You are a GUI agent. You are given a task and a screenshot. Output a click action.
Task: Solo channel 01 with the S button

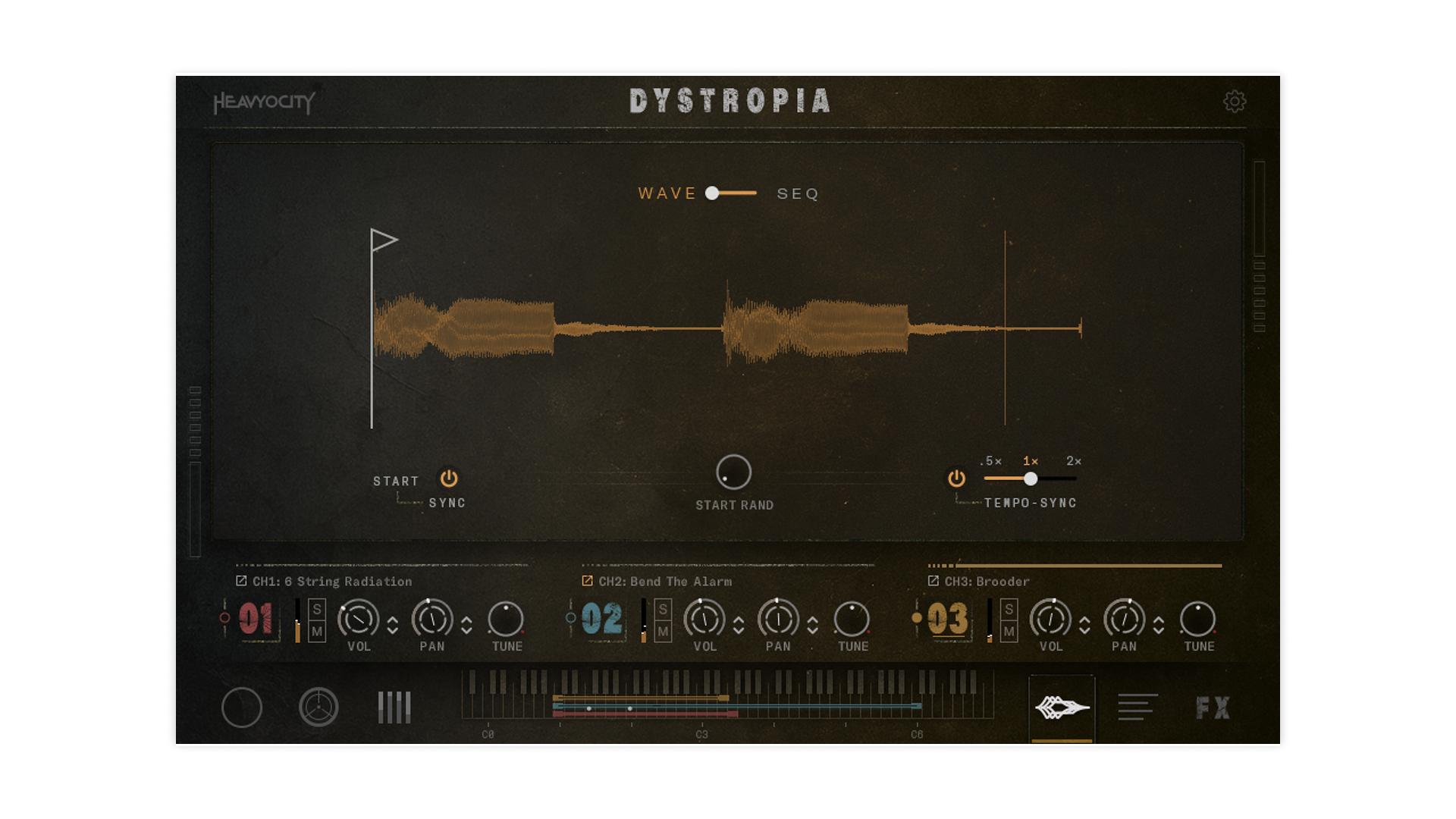tap(316, 609)
